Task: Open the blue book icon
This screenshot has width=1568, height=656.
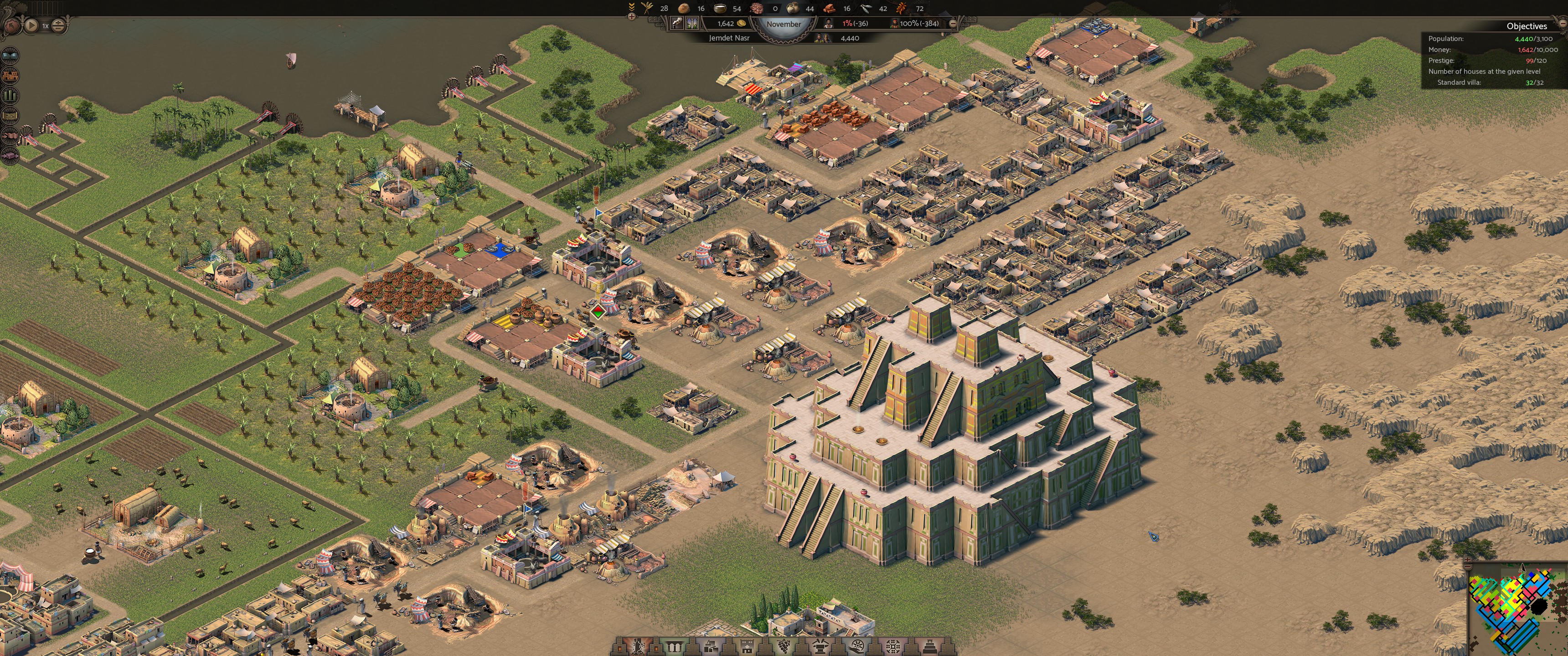Action: pos(10,56)
